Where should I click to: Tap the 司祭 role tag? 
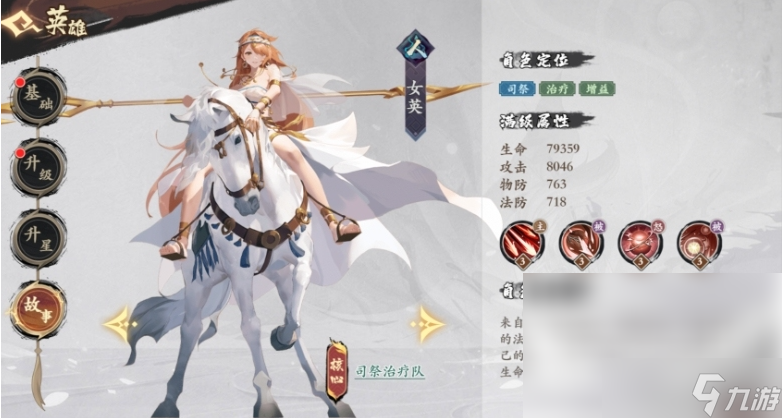pyautogui.click(x=516, y=89)
